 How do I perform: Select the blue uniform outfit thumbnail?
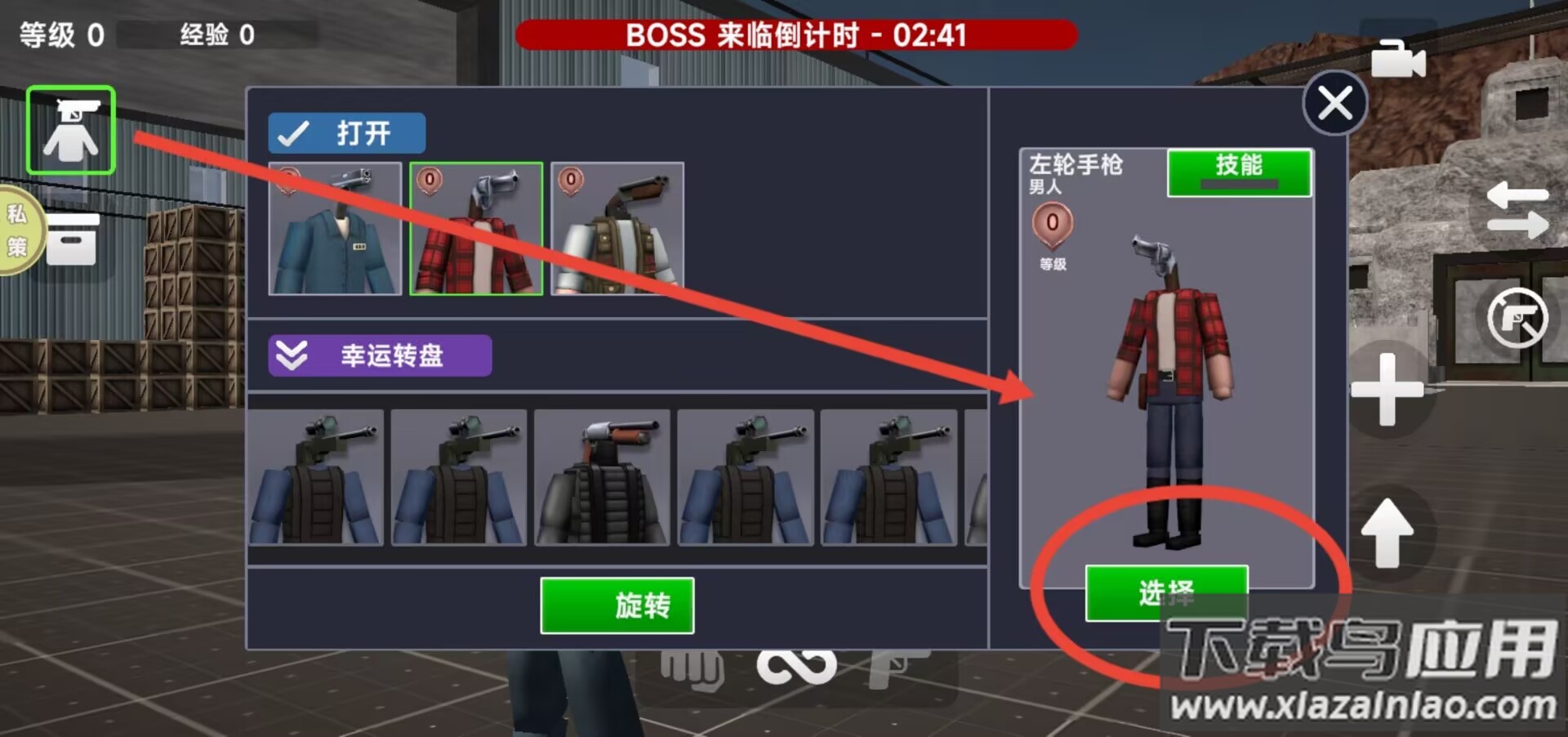[335, 230]
